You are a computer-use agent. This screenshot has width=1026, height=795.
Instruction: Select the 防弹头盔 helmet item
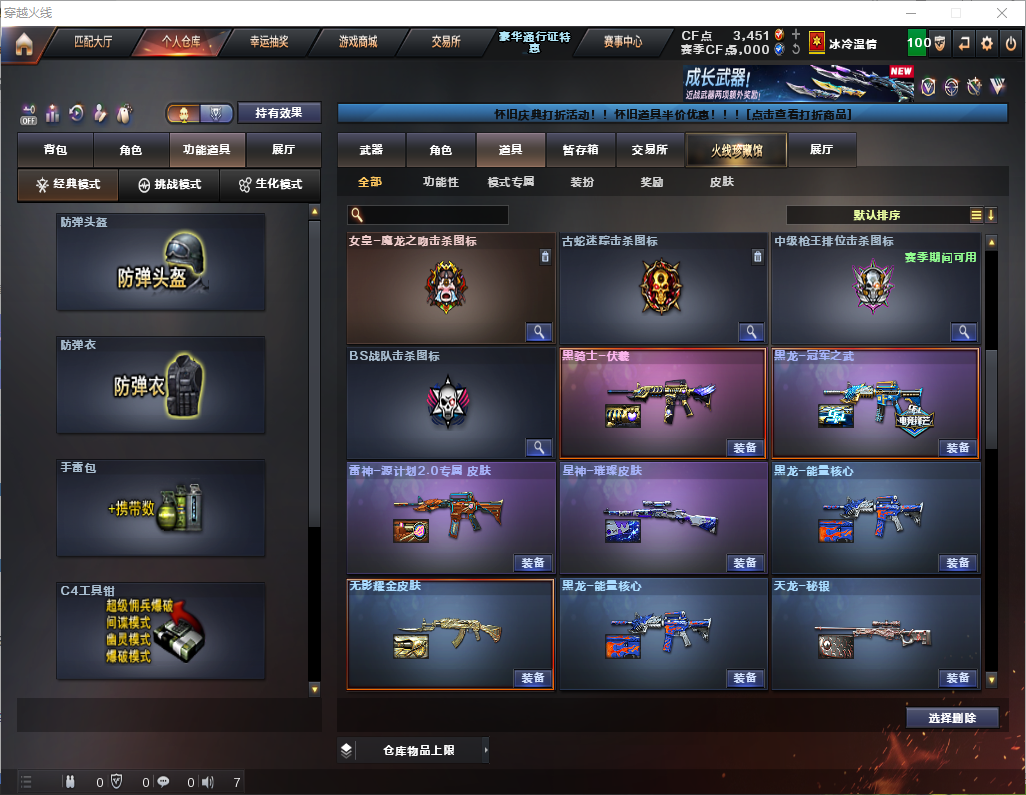(x=161, y=262)
